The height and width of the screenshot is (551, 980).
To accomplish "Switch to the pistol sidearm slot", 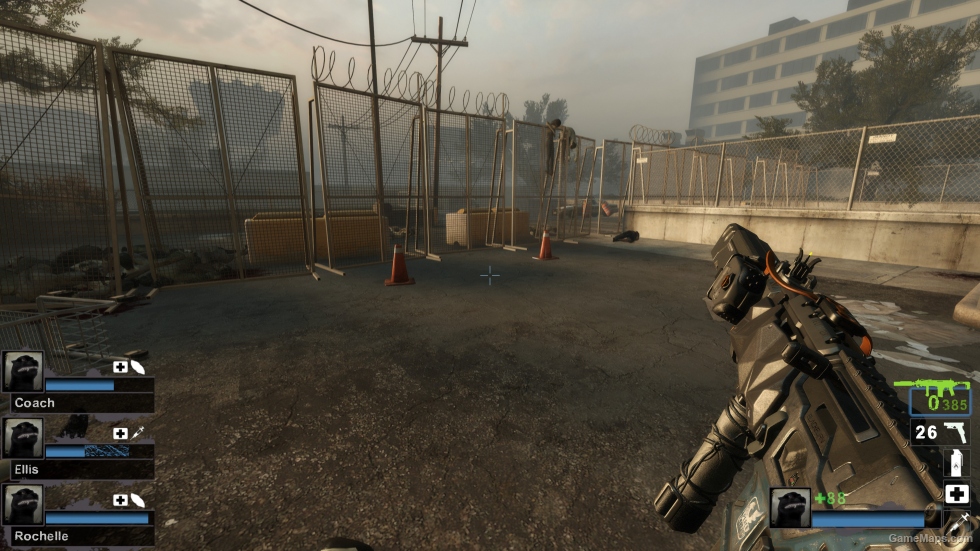I will click(x=940, y=432).
